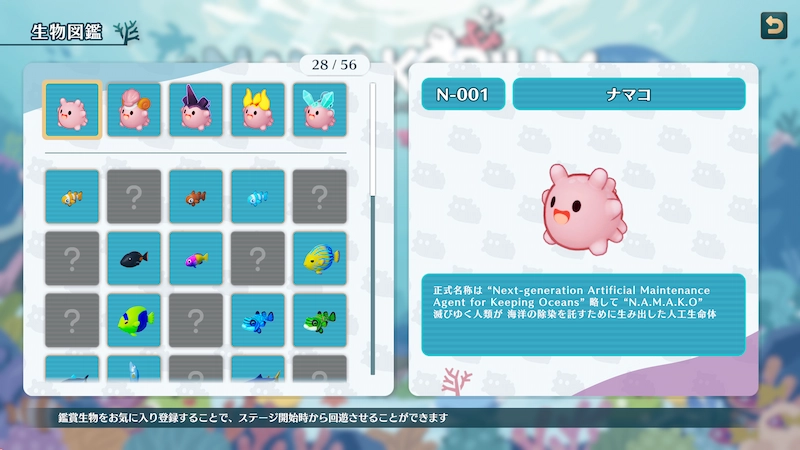
Task: Select the green mandarin fish tile
Action: (320, 320)
